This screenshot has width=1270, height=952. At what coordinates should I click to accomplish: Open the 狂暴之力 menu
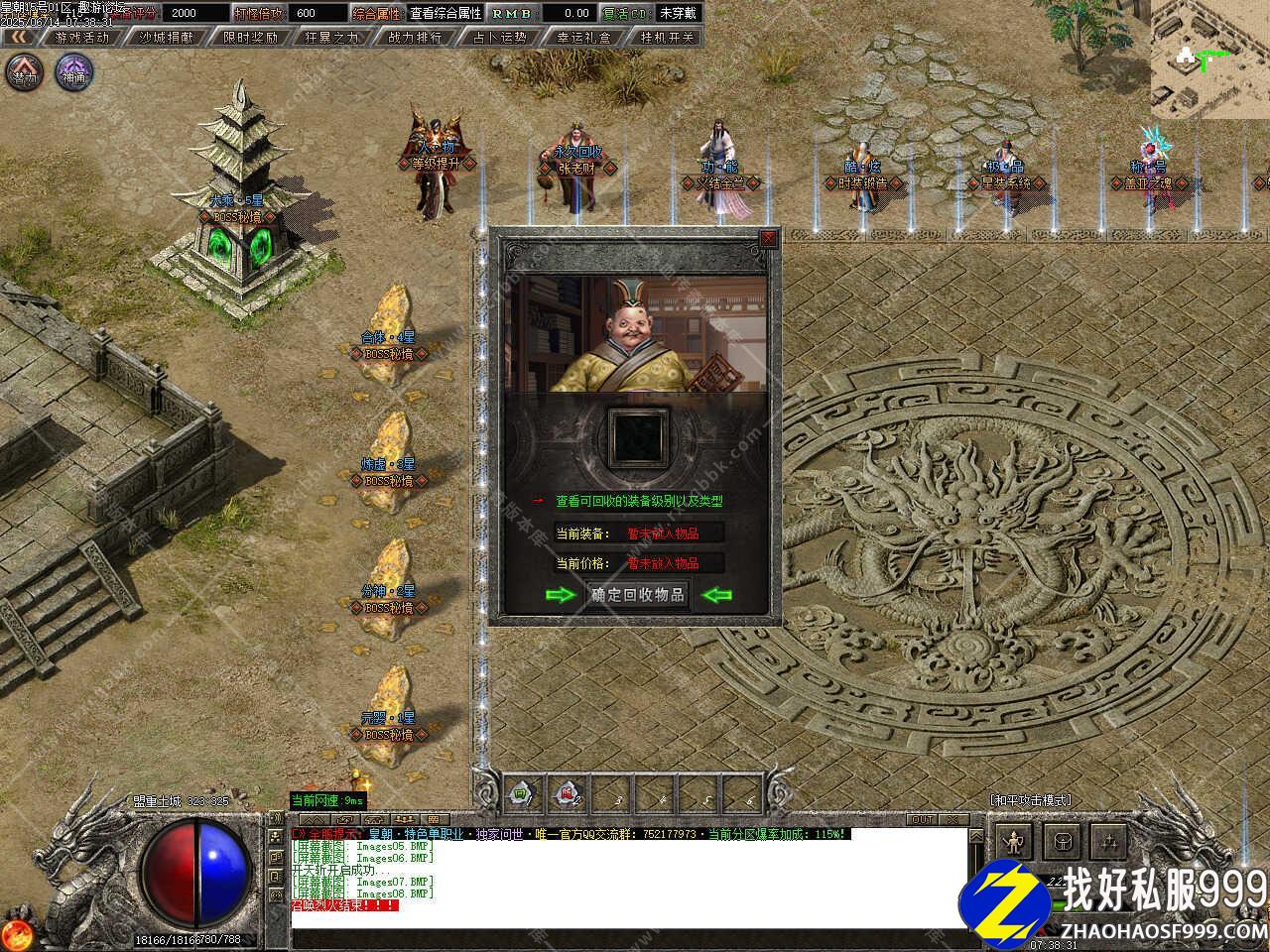[x=331, y=37]
